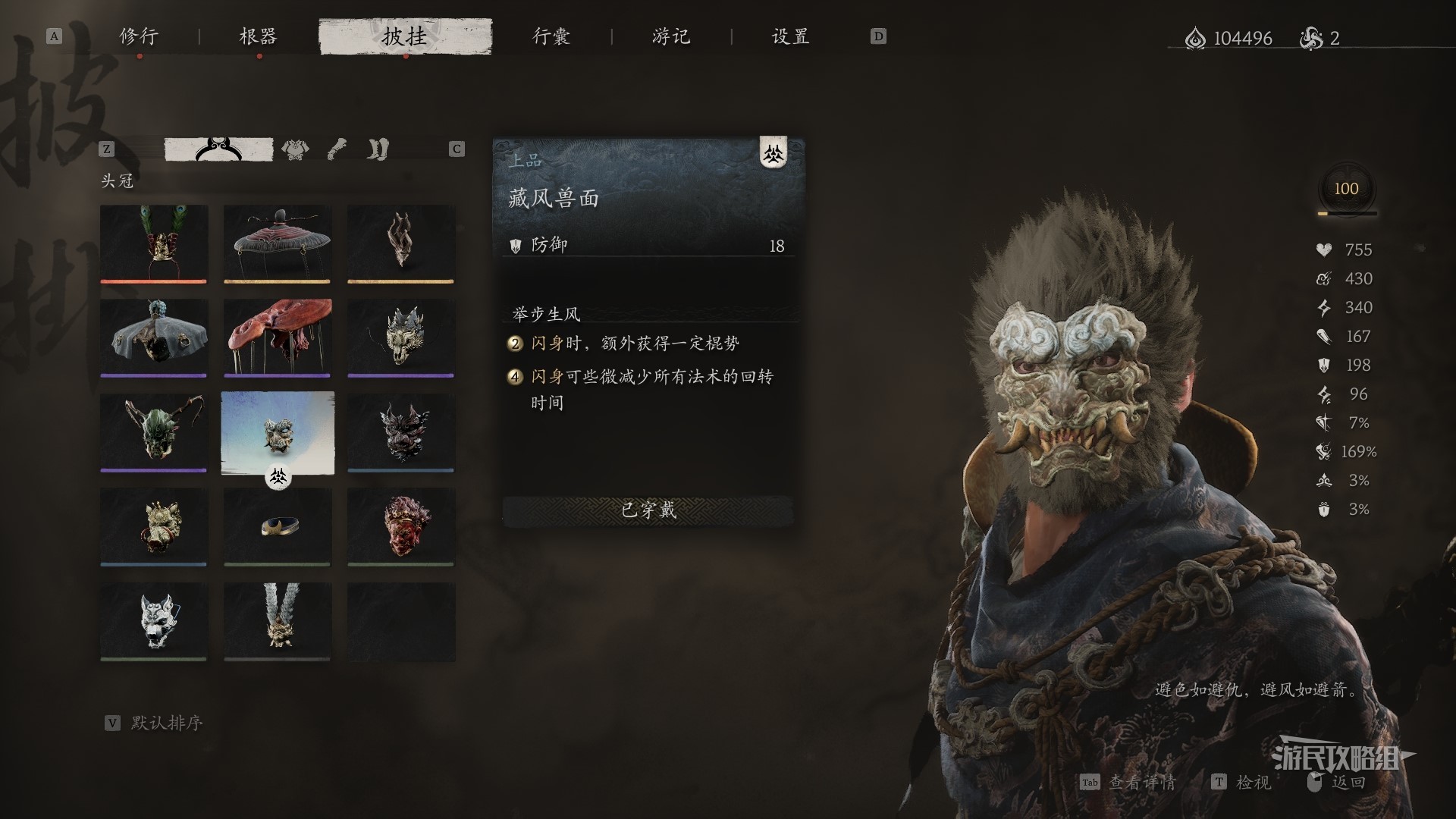
Task: Open the 根器 tab
Action: (x=258, y=36)
